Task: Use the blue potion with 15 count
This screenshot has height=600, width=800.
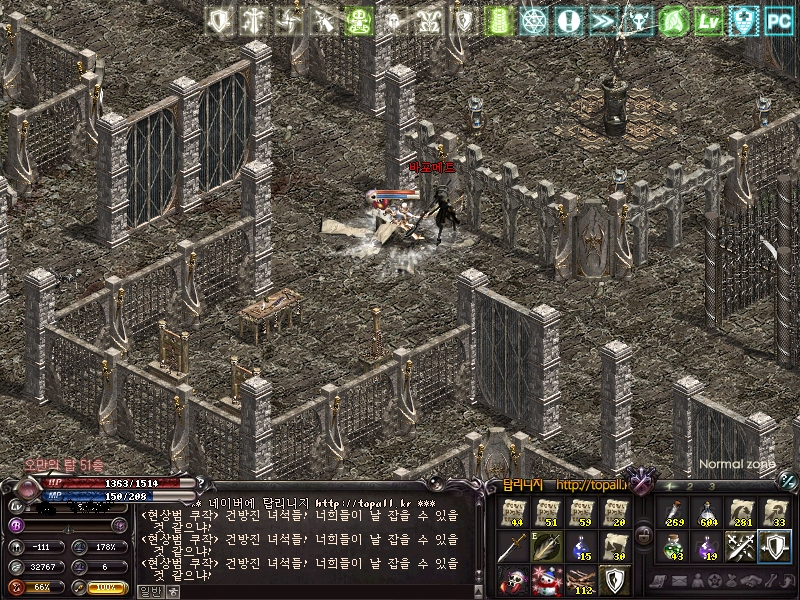Action: (x=580, y=547)
